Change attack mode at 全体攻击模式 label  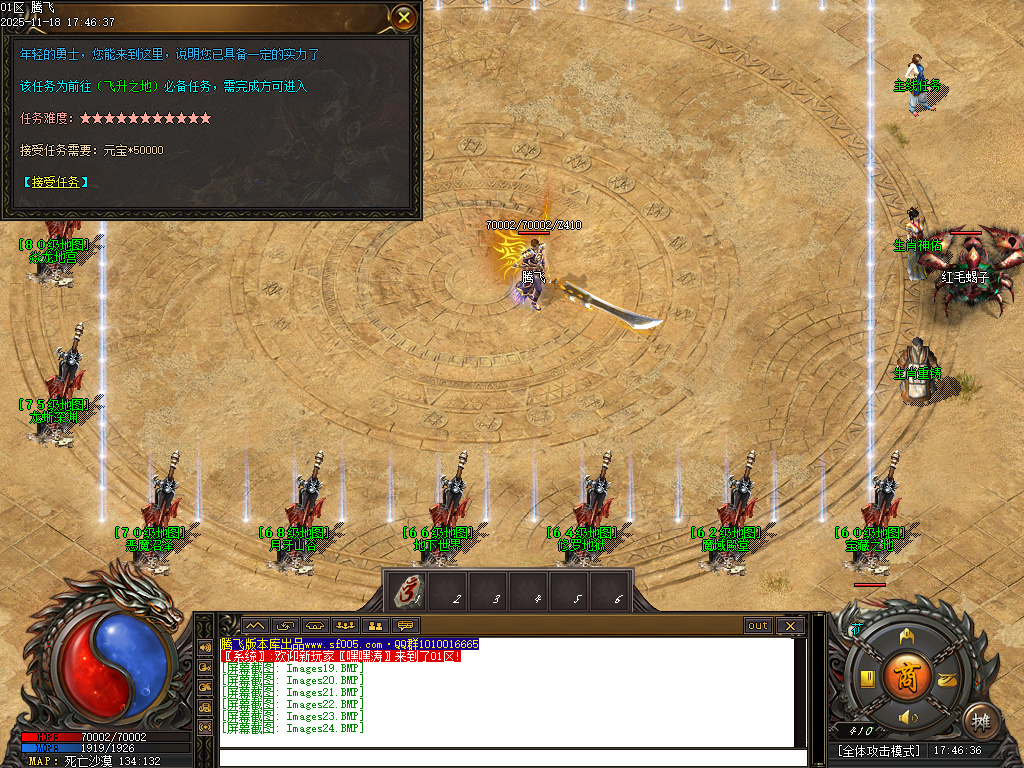pos(879,750)
